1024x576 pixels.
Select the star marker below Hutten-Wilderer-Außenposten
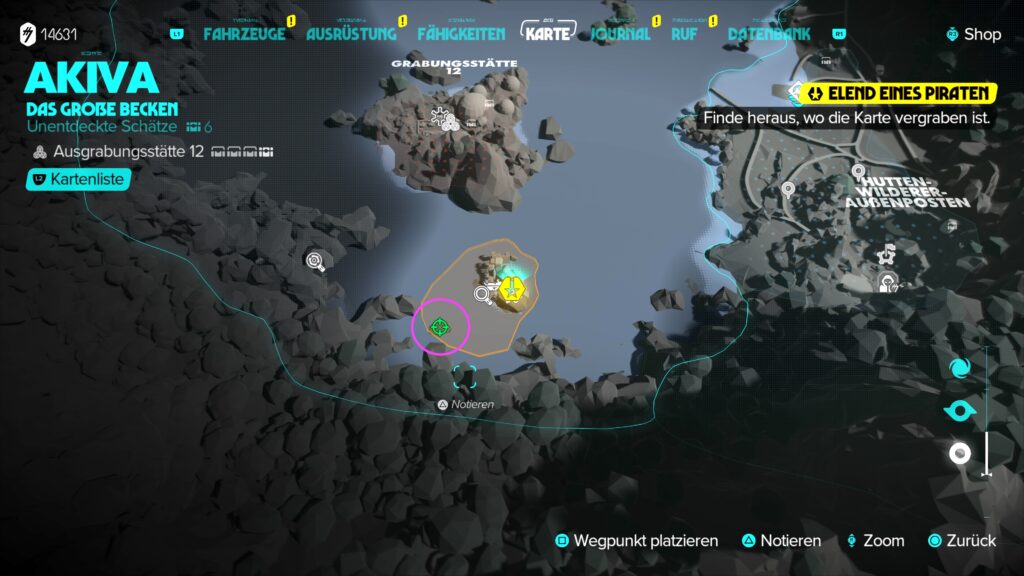[886, 255]
